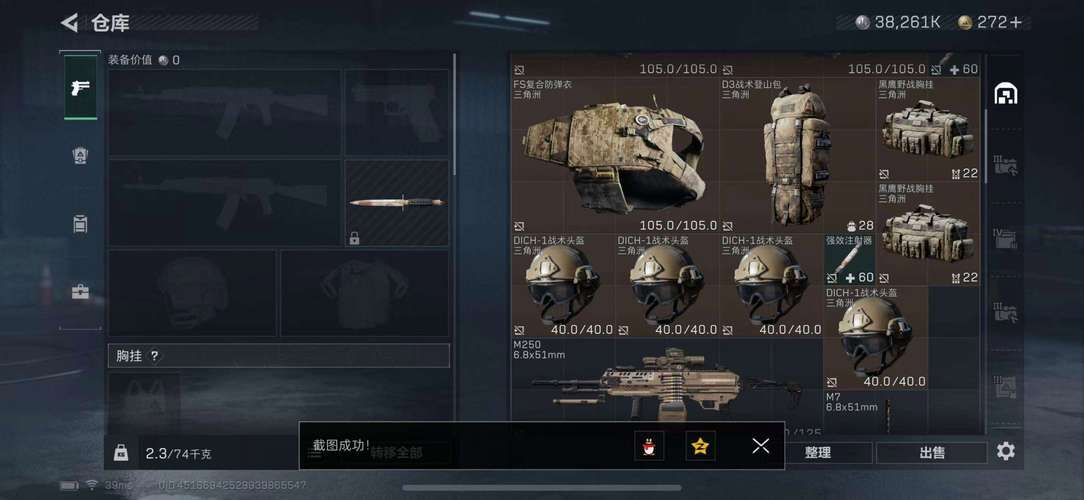Tap the empty pistol sidearm slot
Screen dimensions: 1084x500
pos(397,112)
